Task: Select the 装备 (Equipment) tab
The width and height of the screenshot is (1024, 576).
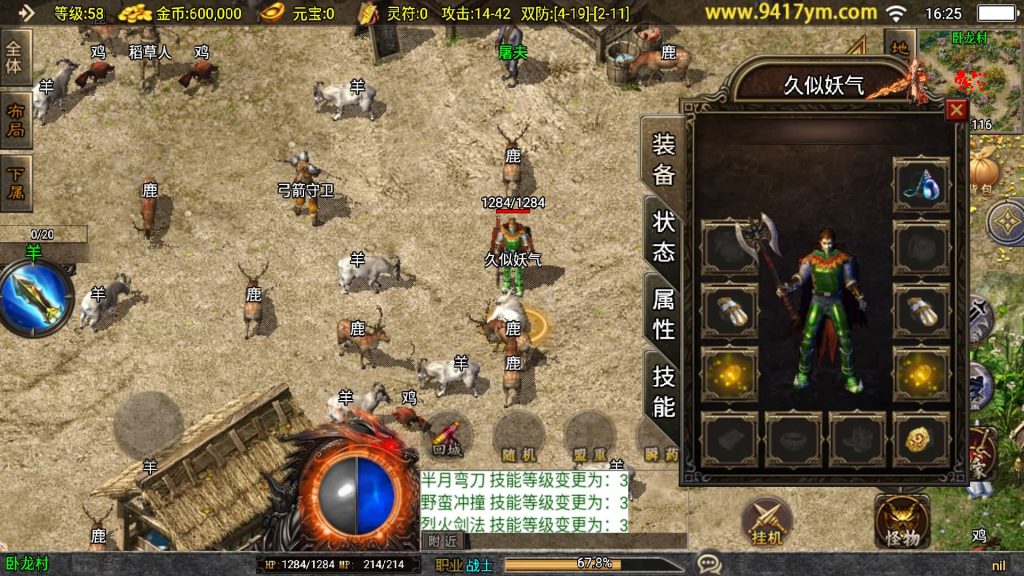Action: tap(664, 158)
